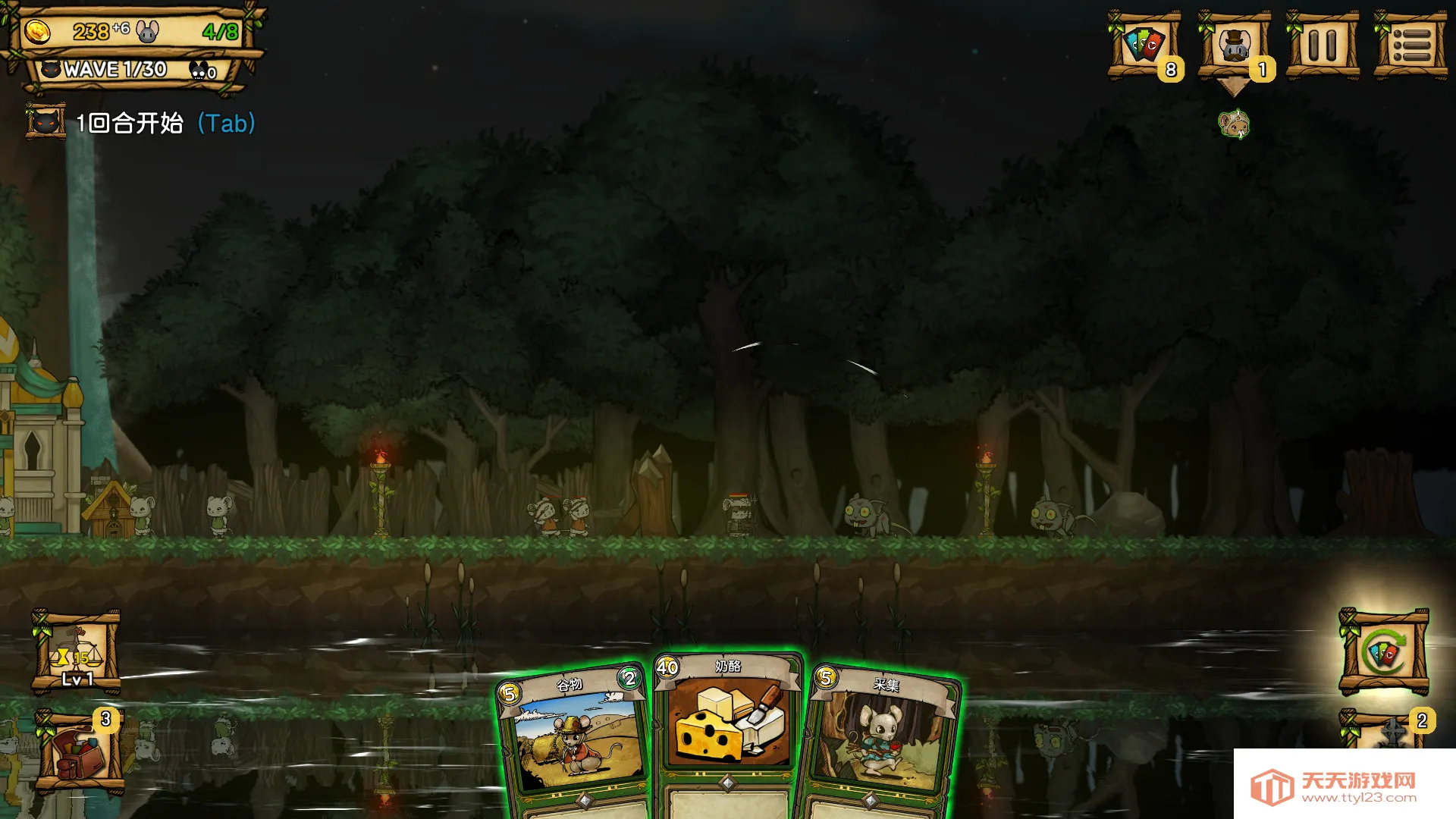Visit the ttyl23.com watermark link

(1343, 787)
